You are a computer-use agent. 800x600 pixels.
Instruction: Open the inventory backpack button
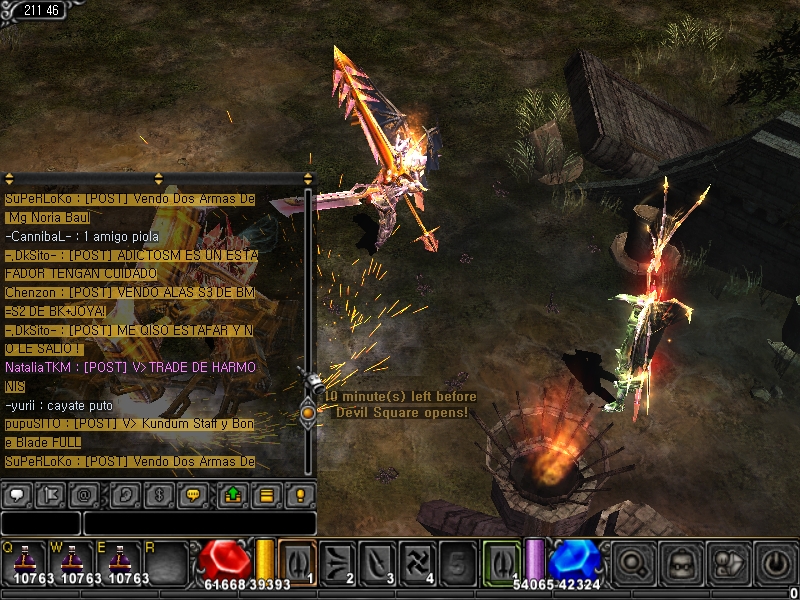tap(682, 561)
